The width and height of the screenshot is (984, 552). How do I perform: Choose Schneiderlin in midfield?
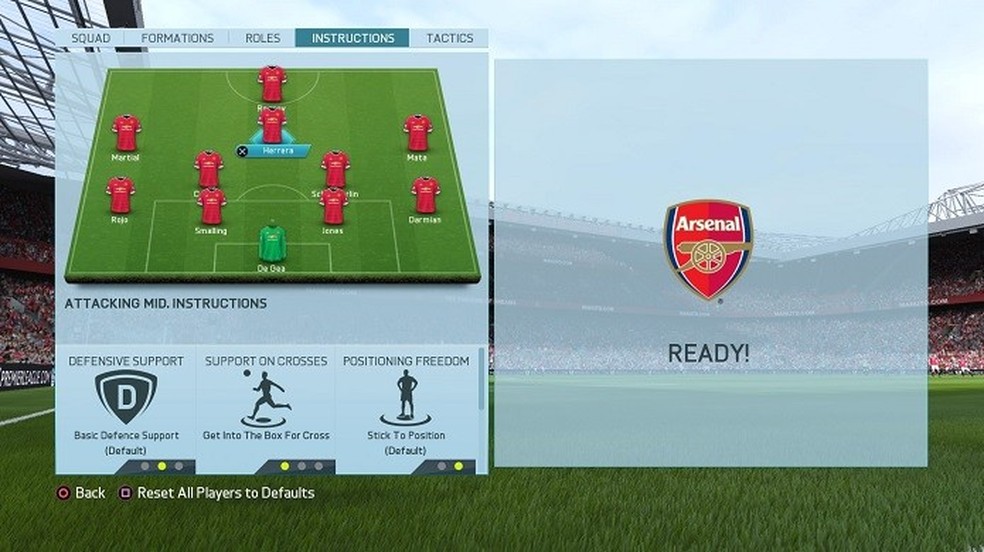coord(335,169)
